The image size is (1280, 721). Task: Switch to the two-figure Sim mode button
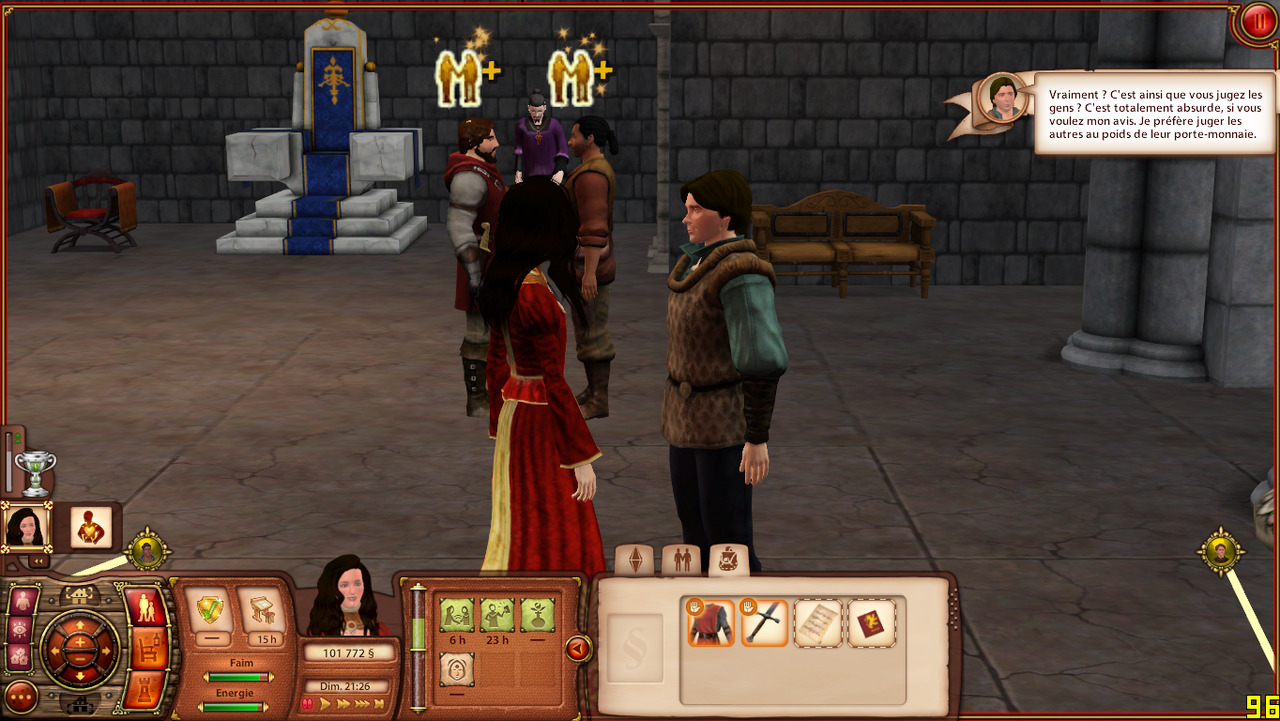coord(147,607)
